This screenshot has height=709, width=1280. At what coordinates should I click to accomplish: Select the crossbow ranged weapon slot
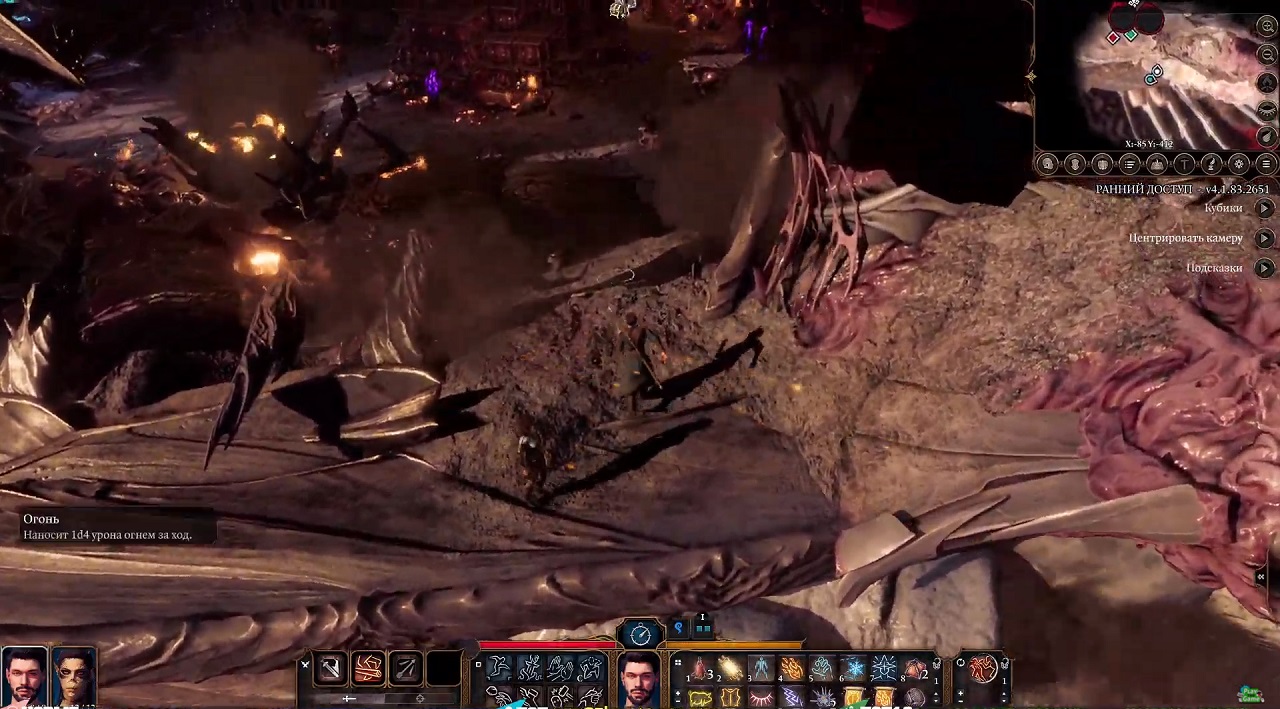click(406, 668)
